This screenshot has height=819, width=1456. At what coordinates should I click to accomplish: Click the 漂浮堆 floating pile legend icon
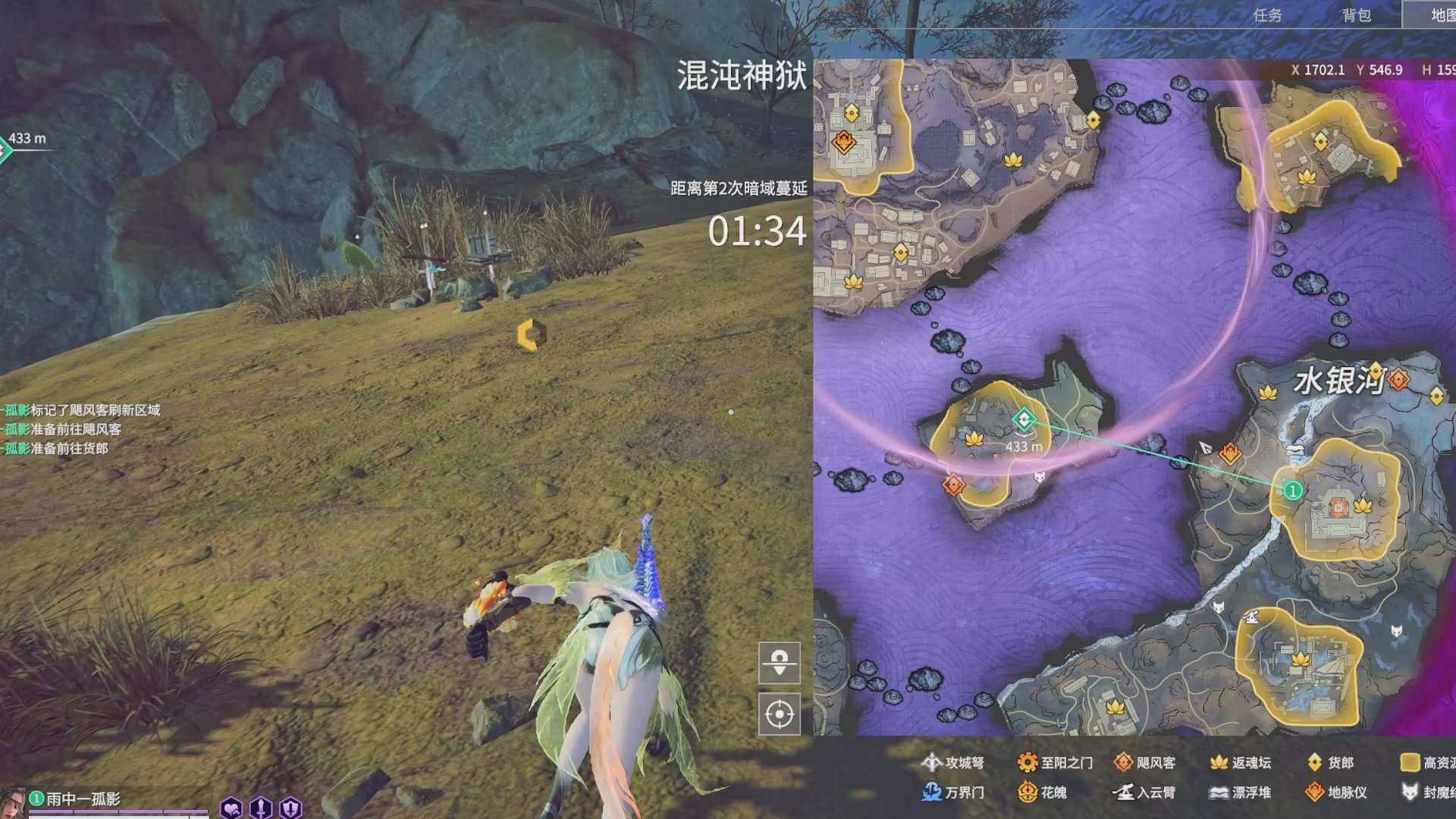point(1219,793)
